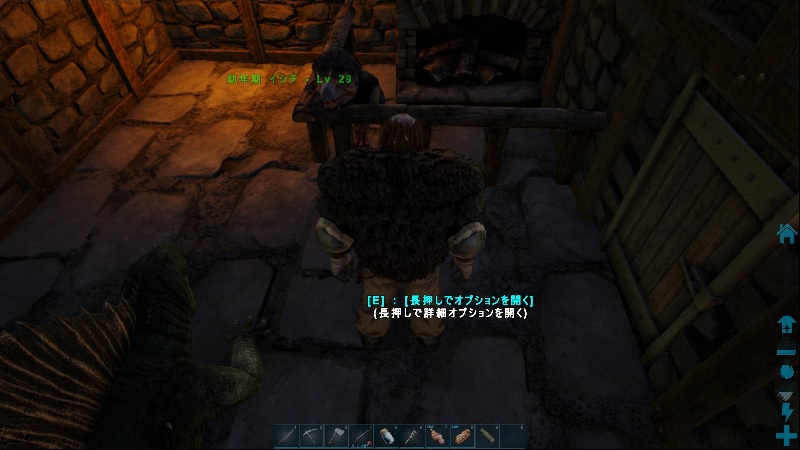This screenshot has width=800, height=450.
Task: Select the green rolled item hotbar slot
Action: [x=487, y=436]
